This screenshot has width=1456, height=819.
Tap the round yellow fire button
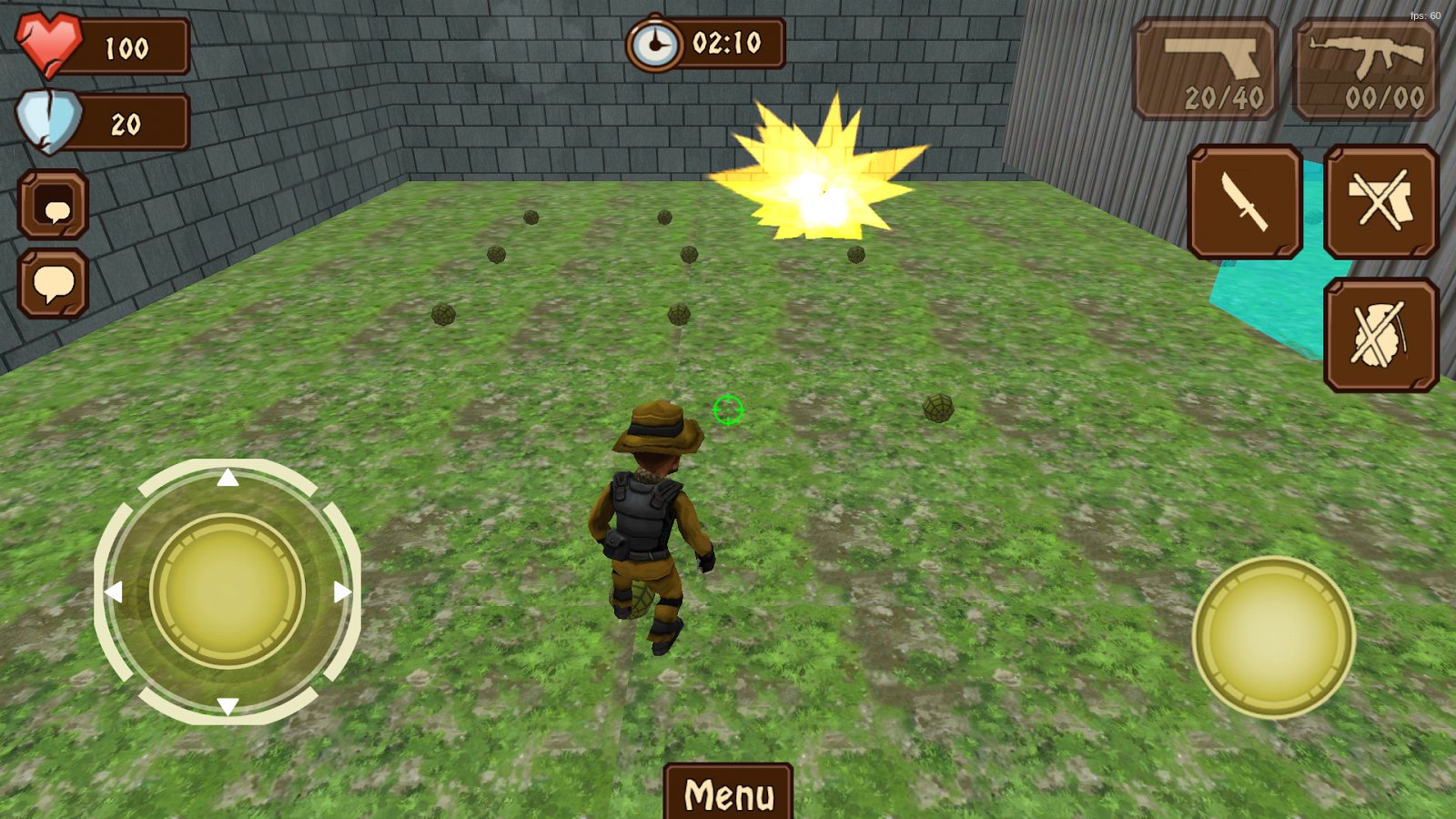click(1273, 637)
